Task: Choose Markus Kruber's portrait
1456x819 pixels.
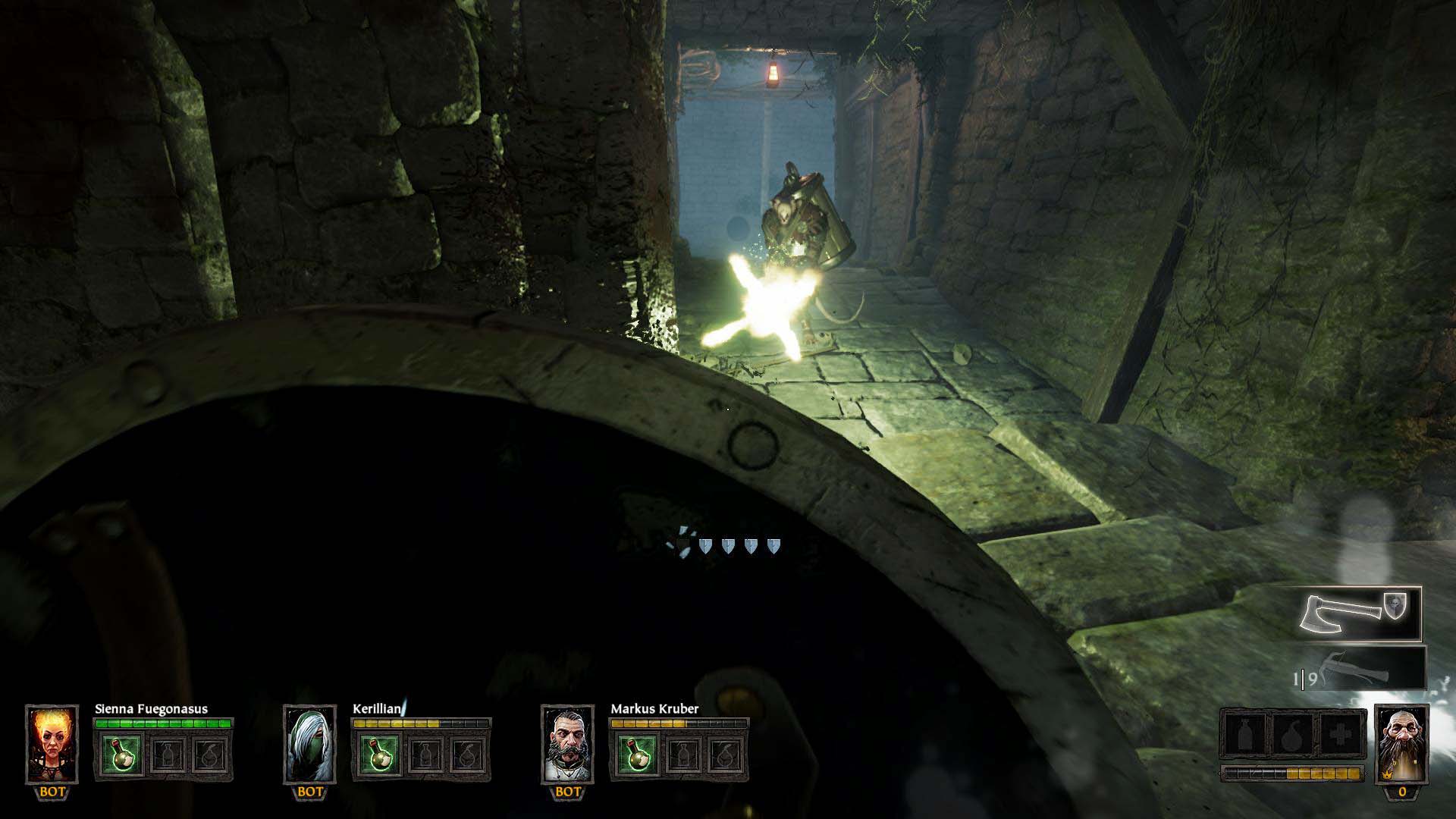Action: point(567,744)
